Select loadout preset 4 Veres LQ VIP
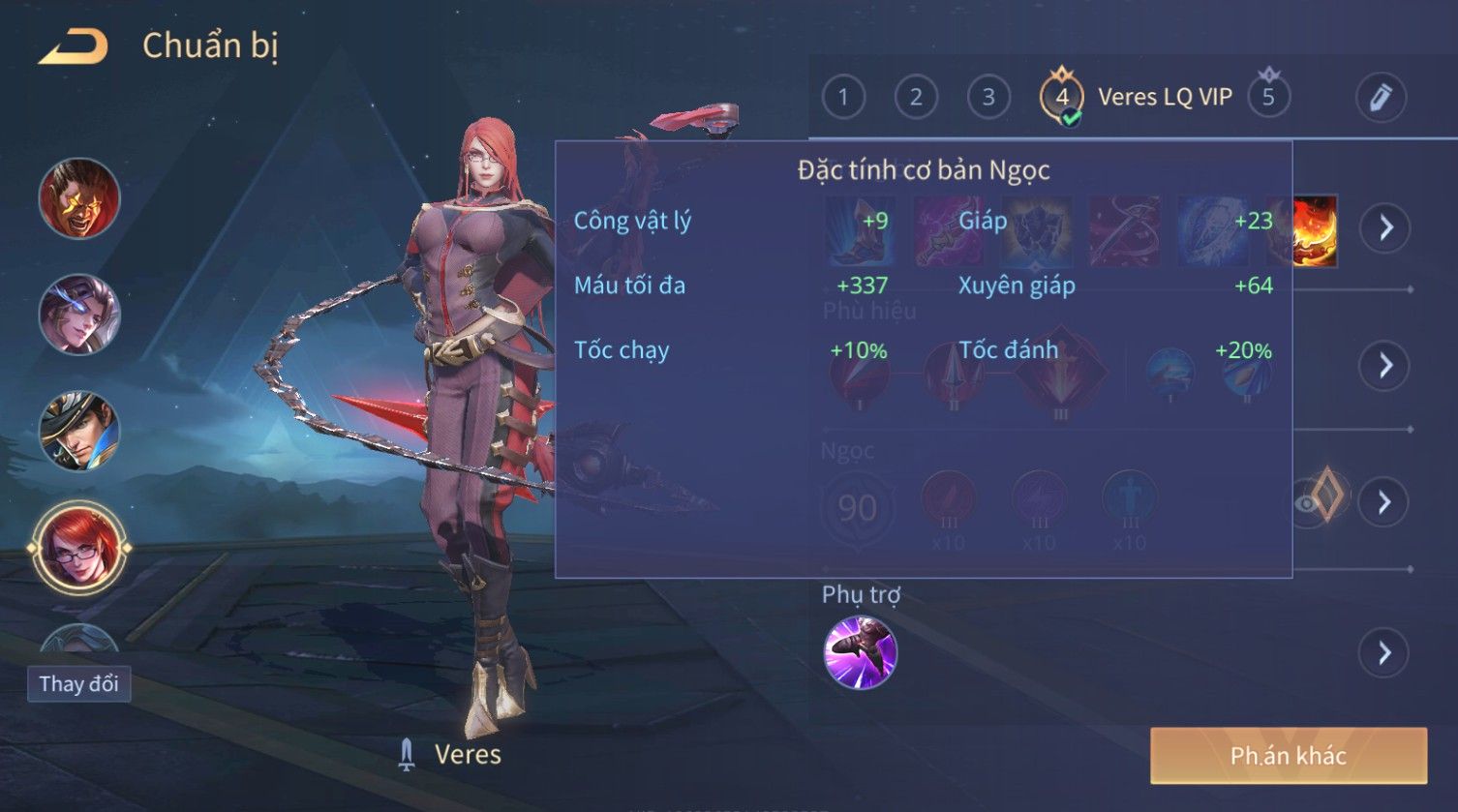This screenshot has height=812, width=1458. point(1062,97)
